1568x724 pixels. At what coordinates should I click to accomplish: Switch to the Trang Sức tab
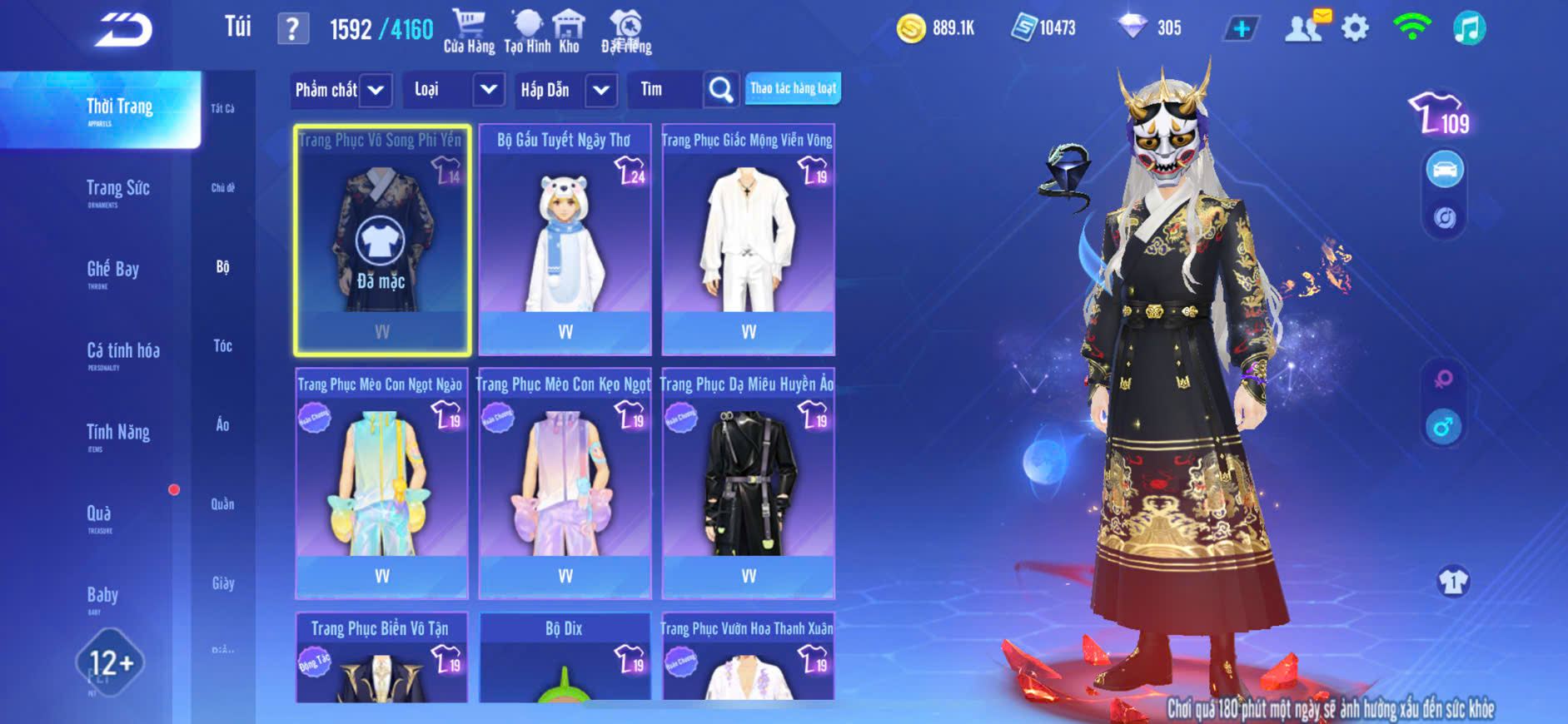pos(118,189)
